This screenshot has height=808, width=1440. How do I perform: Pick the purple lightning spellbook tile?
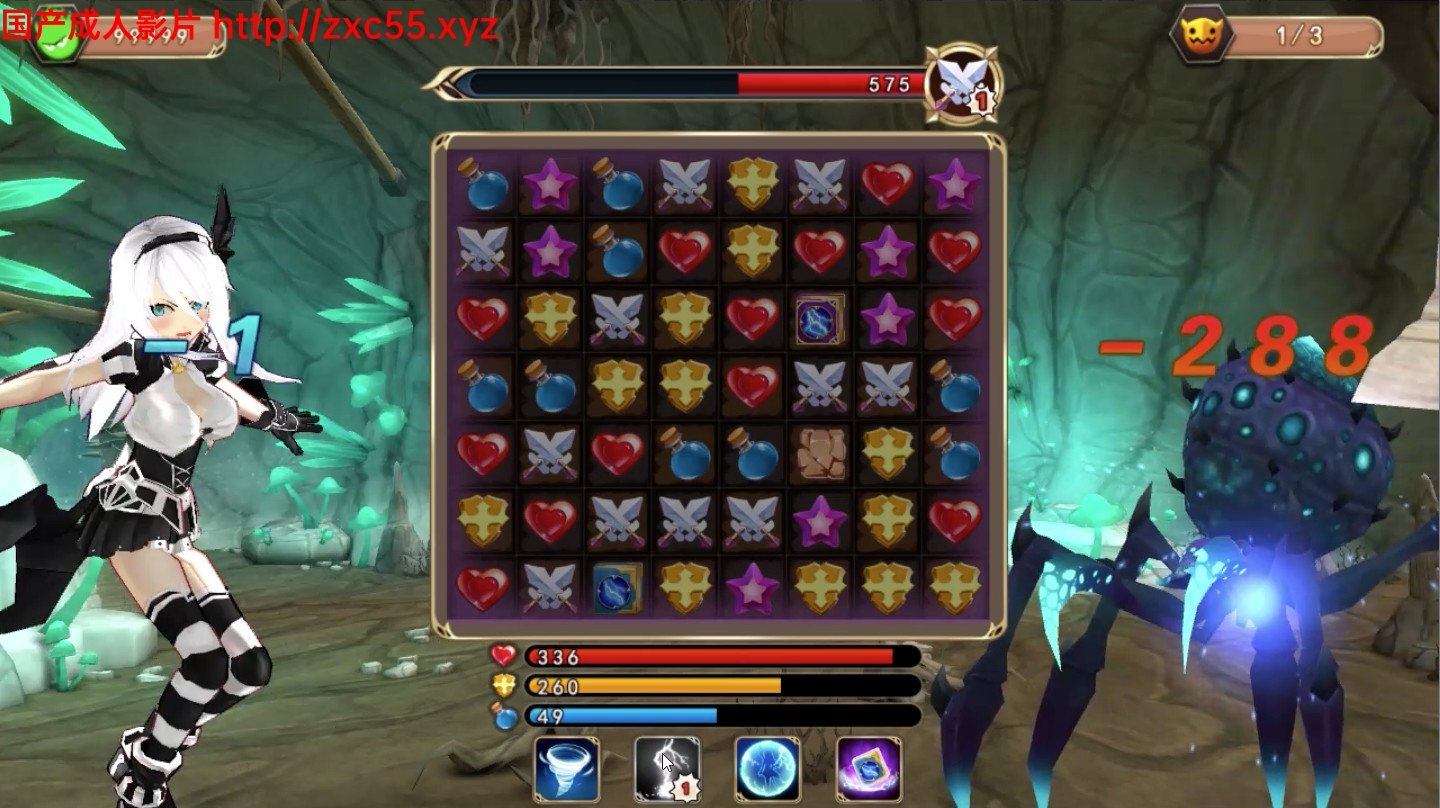(820, 320)
